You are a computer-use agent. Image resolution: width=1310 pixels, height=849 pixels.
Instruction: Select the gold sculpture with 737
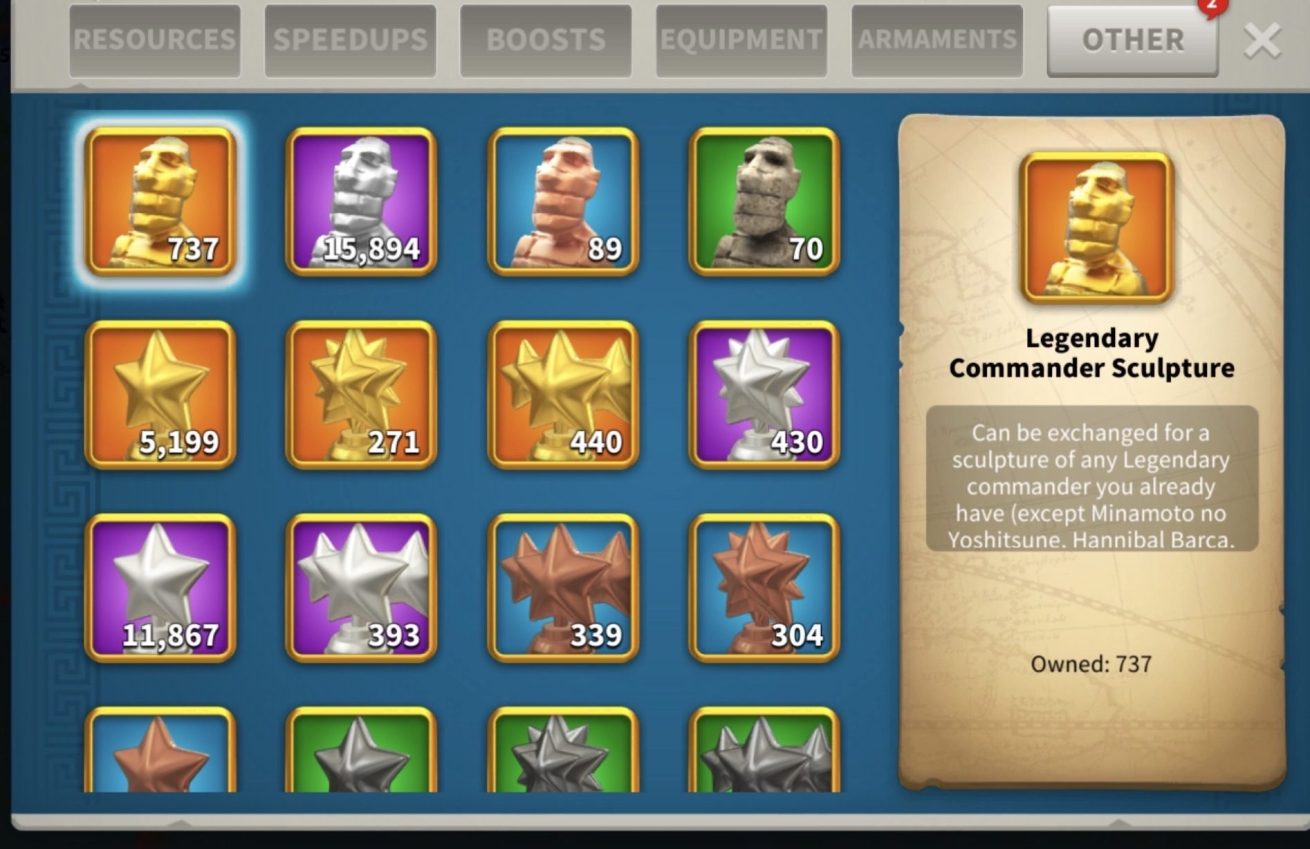coord(161,201)
